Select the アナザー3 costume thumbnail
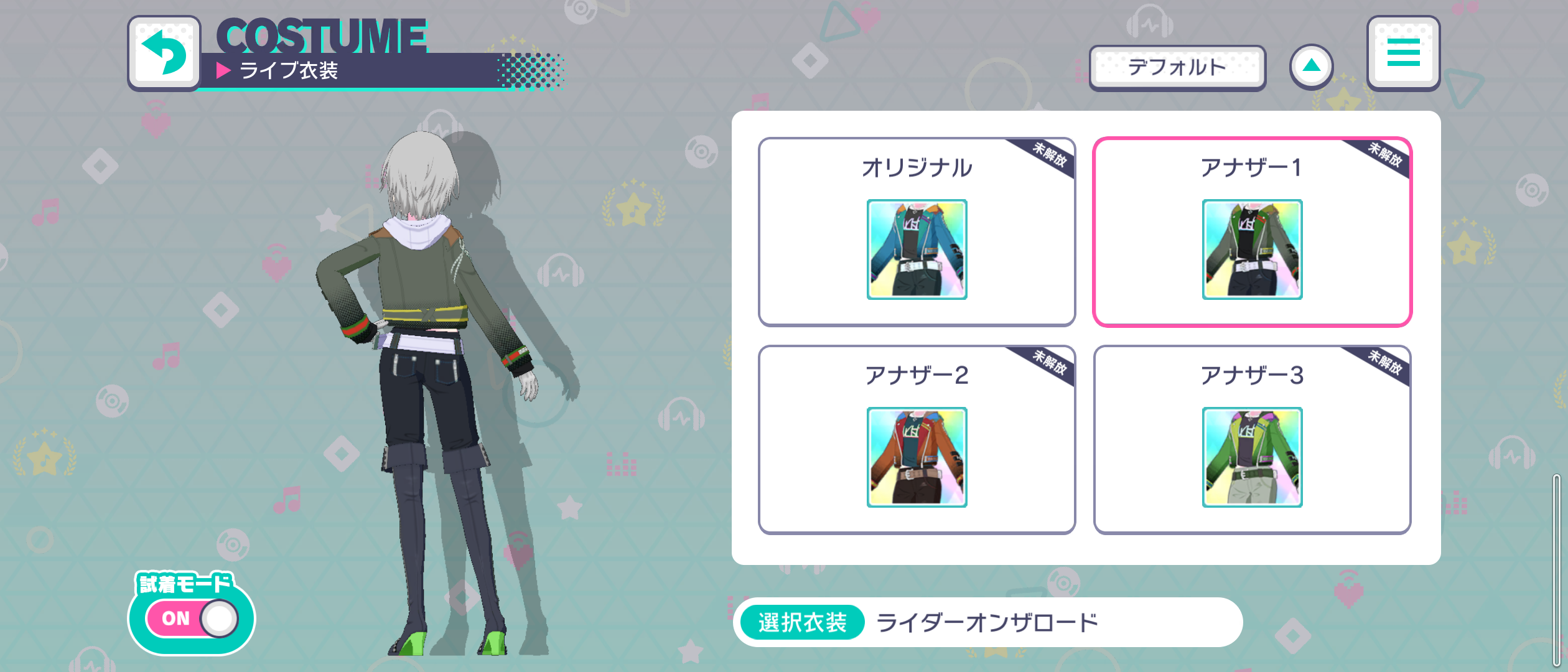 [1253, 455]
